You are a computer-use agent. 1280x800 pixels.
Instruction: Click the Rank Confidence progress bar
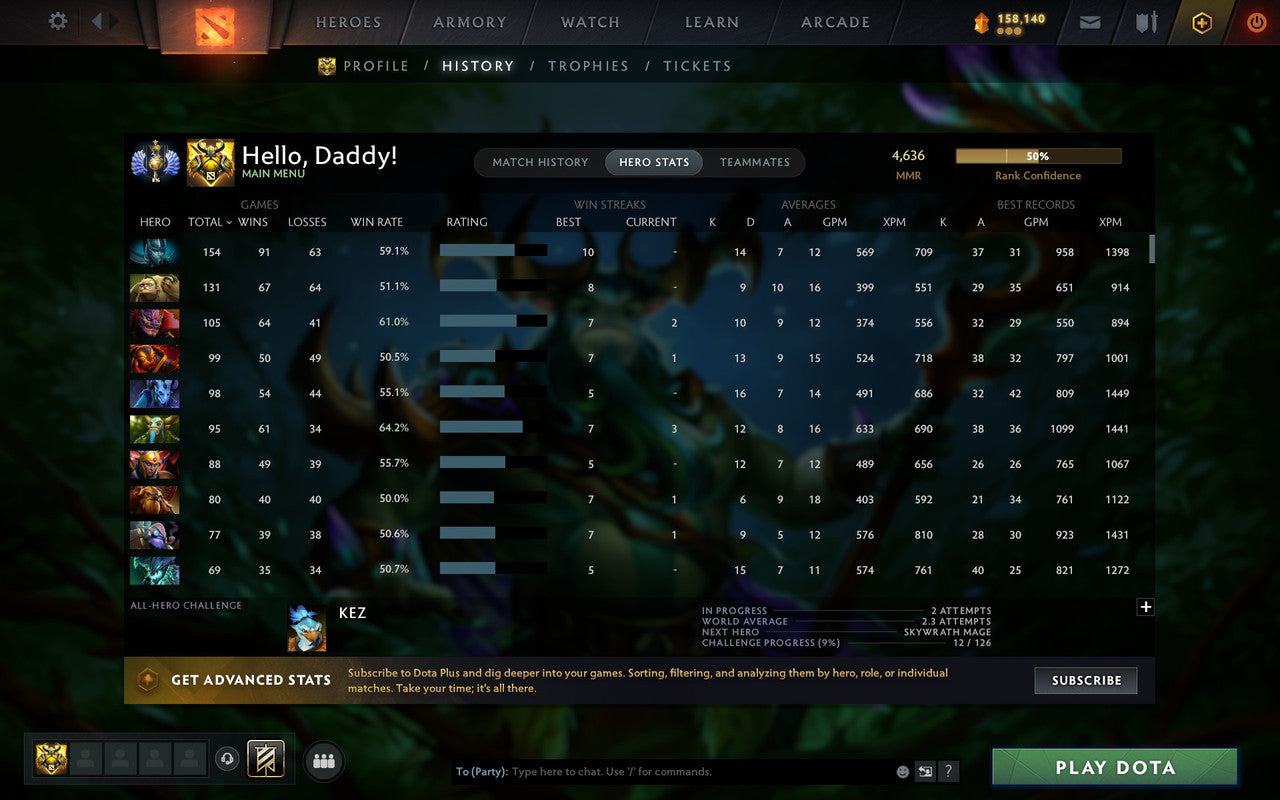pyautogui.click(x=1038, y=156)
